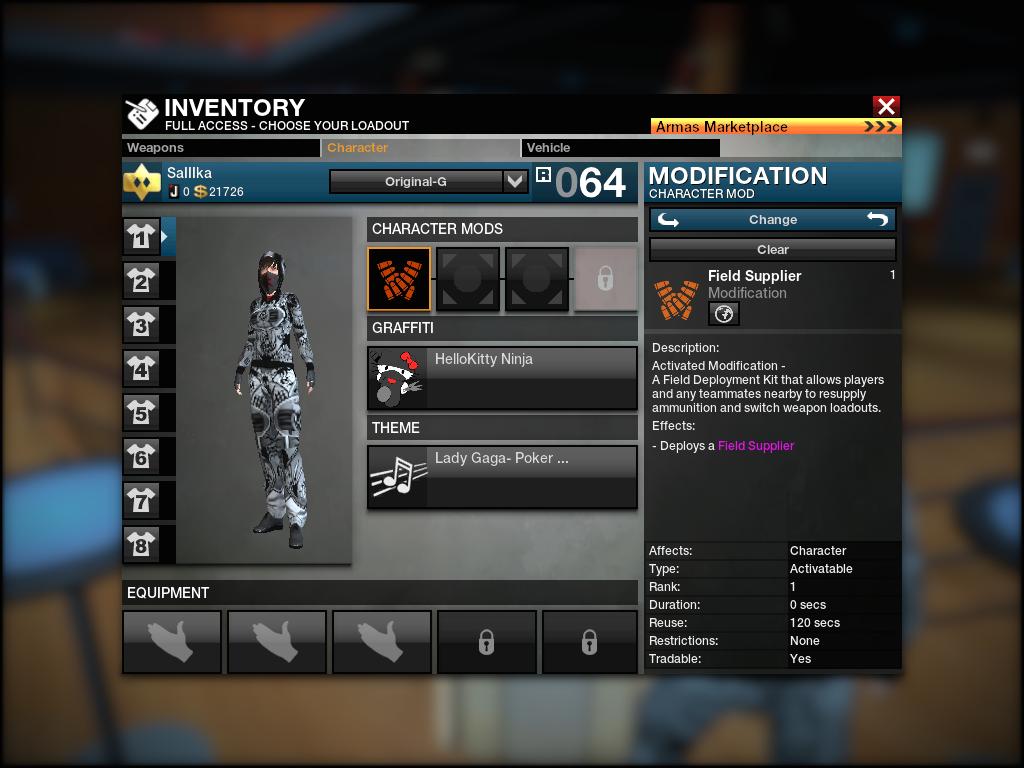Select the Character tab
The height and width of the screenshot is (768, 1024).
[x=420, y=148]
